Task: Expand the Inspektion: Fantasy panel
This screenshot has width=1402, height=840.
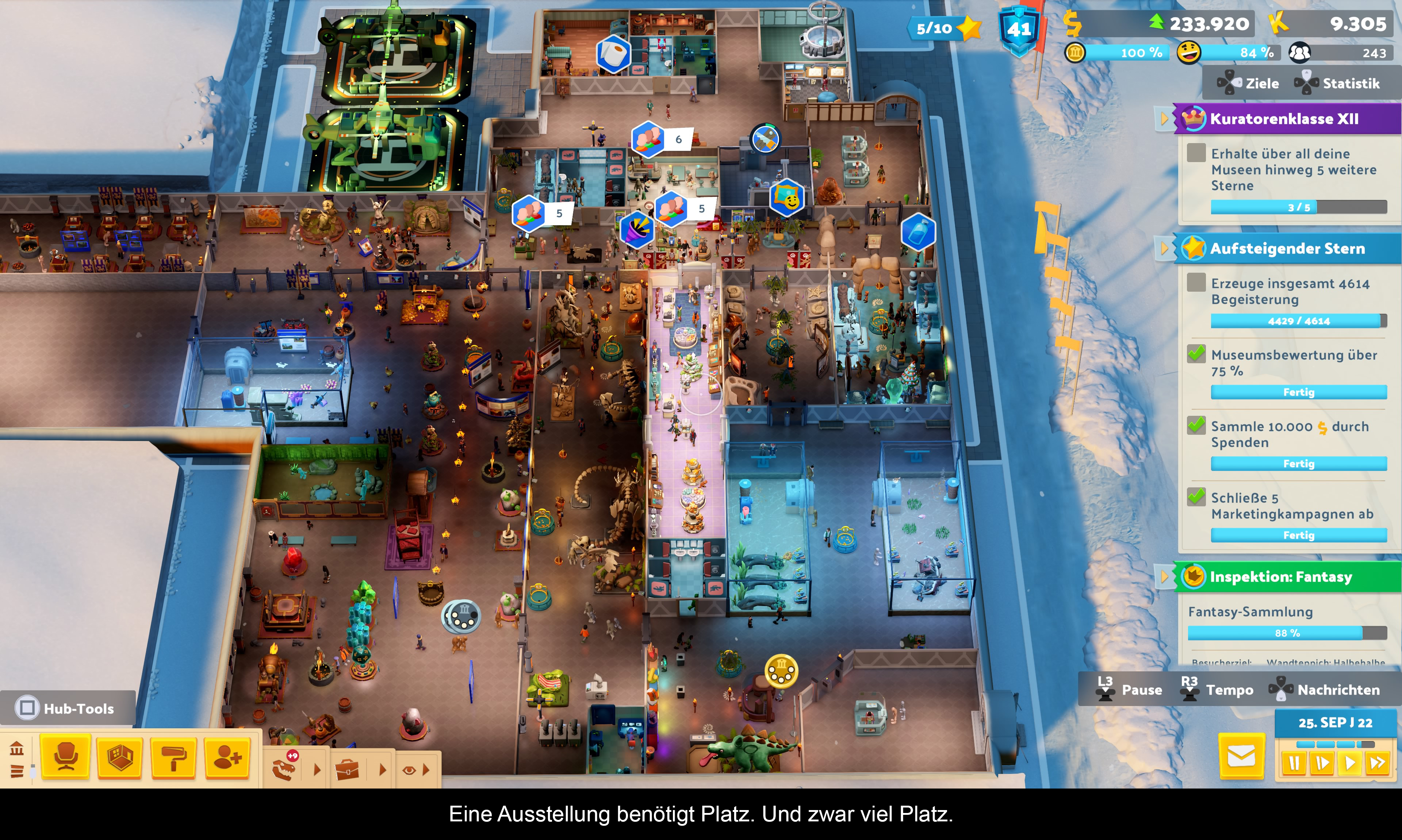Action: pyautogui.click(x=1164, y=577)
